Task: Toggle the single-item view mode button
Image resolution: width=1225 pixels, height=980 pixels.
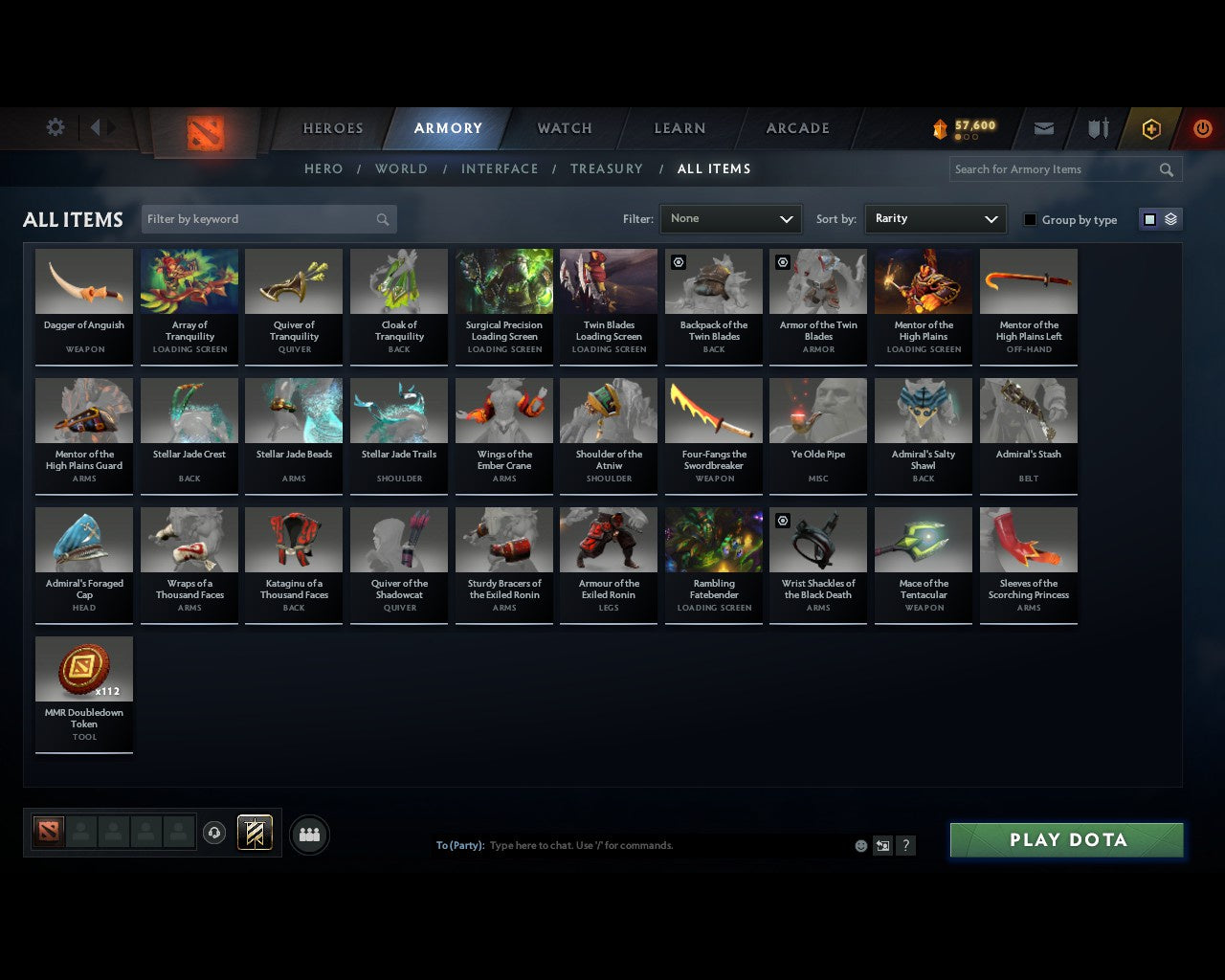Action: (1148, 218)
